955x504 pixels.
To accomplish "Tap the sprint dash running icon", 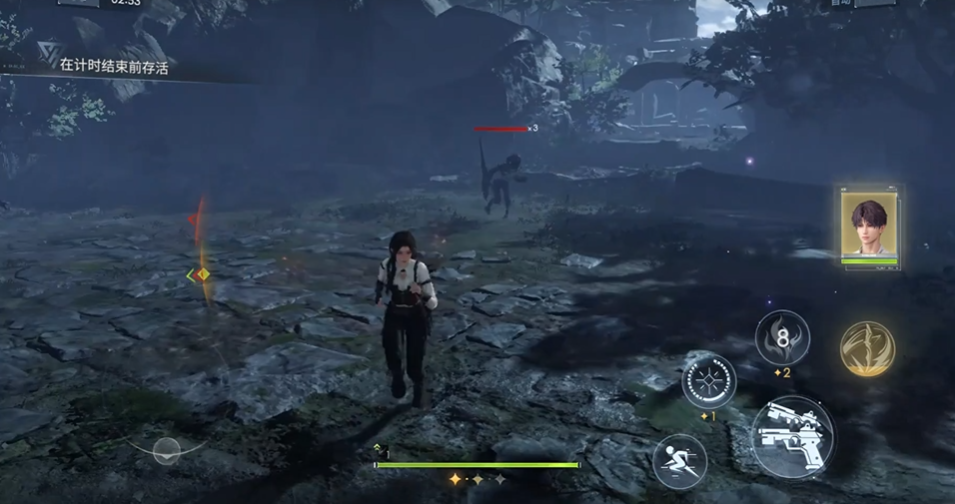I will click(679, 461).
